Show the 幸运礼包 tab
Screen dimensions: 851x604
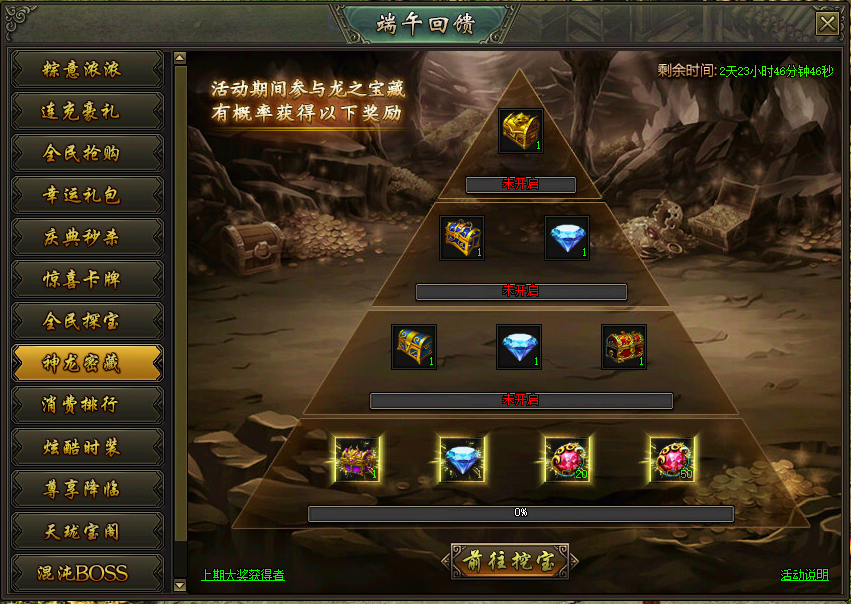click(x=87, y=195)
